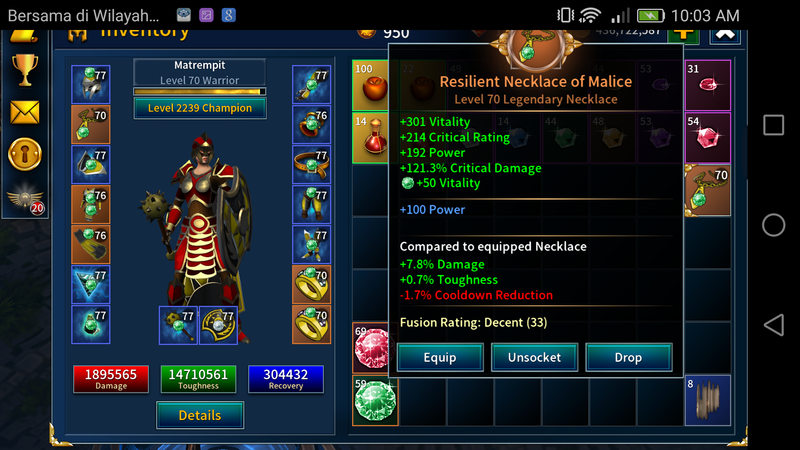
Task: Select the large red ruby gem
Action: click(374, 348)
